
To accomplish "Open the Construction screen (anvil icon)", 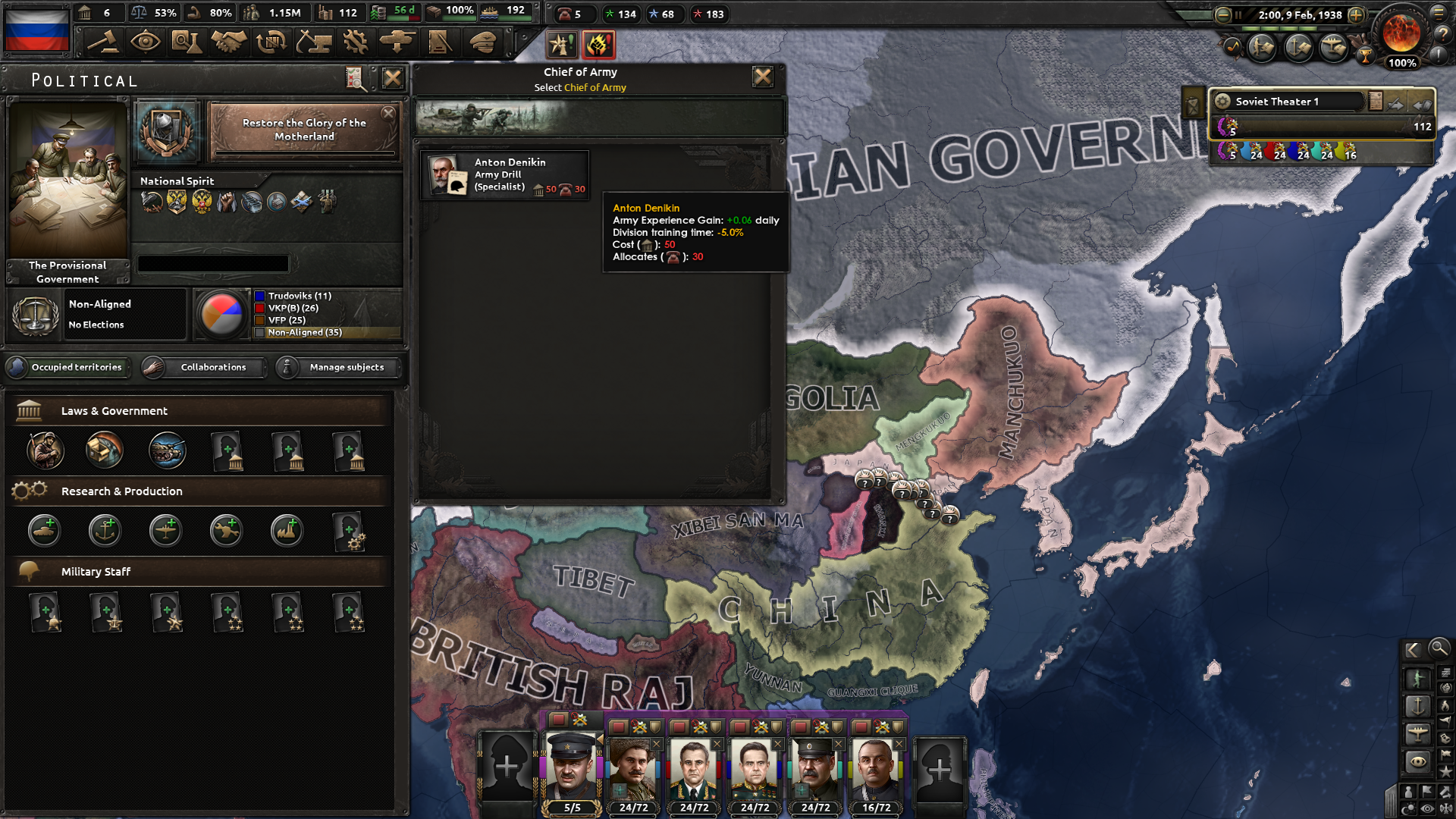I will (x=314, y=42).
